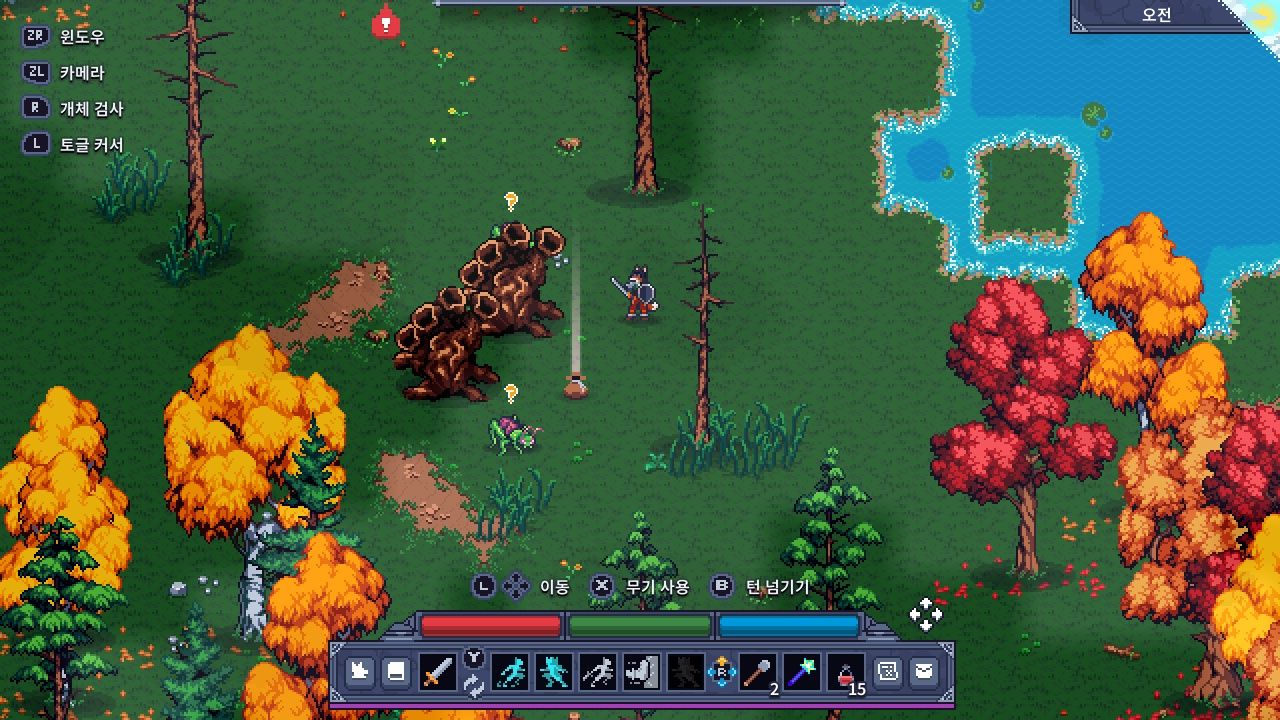Activate the wall-bash skill icon
Image resolution: width=1280 pixels, height=720 pixels.
[640, 672]
